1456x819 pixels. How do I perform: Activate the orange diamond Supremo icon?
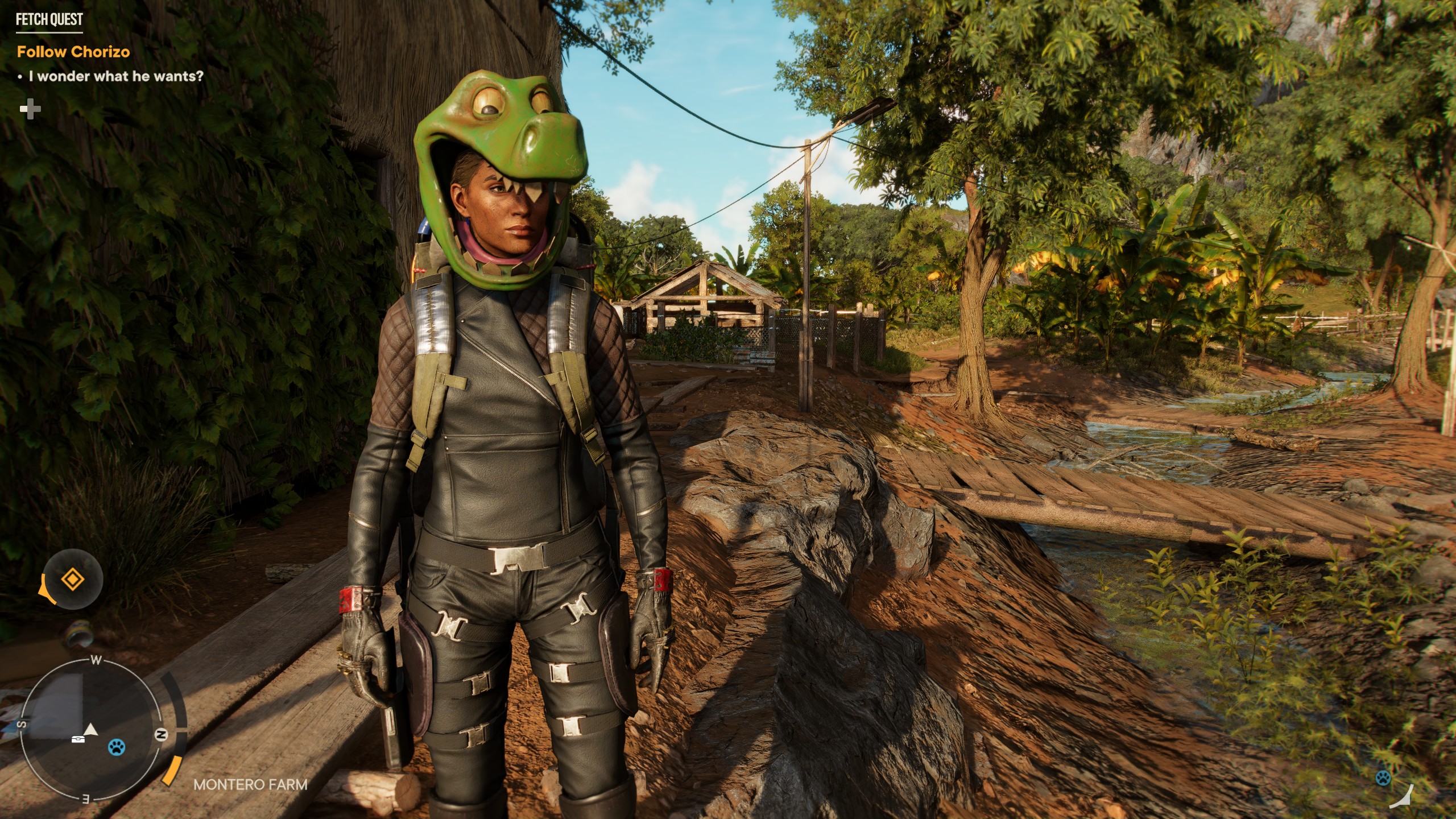click(73, 581)
